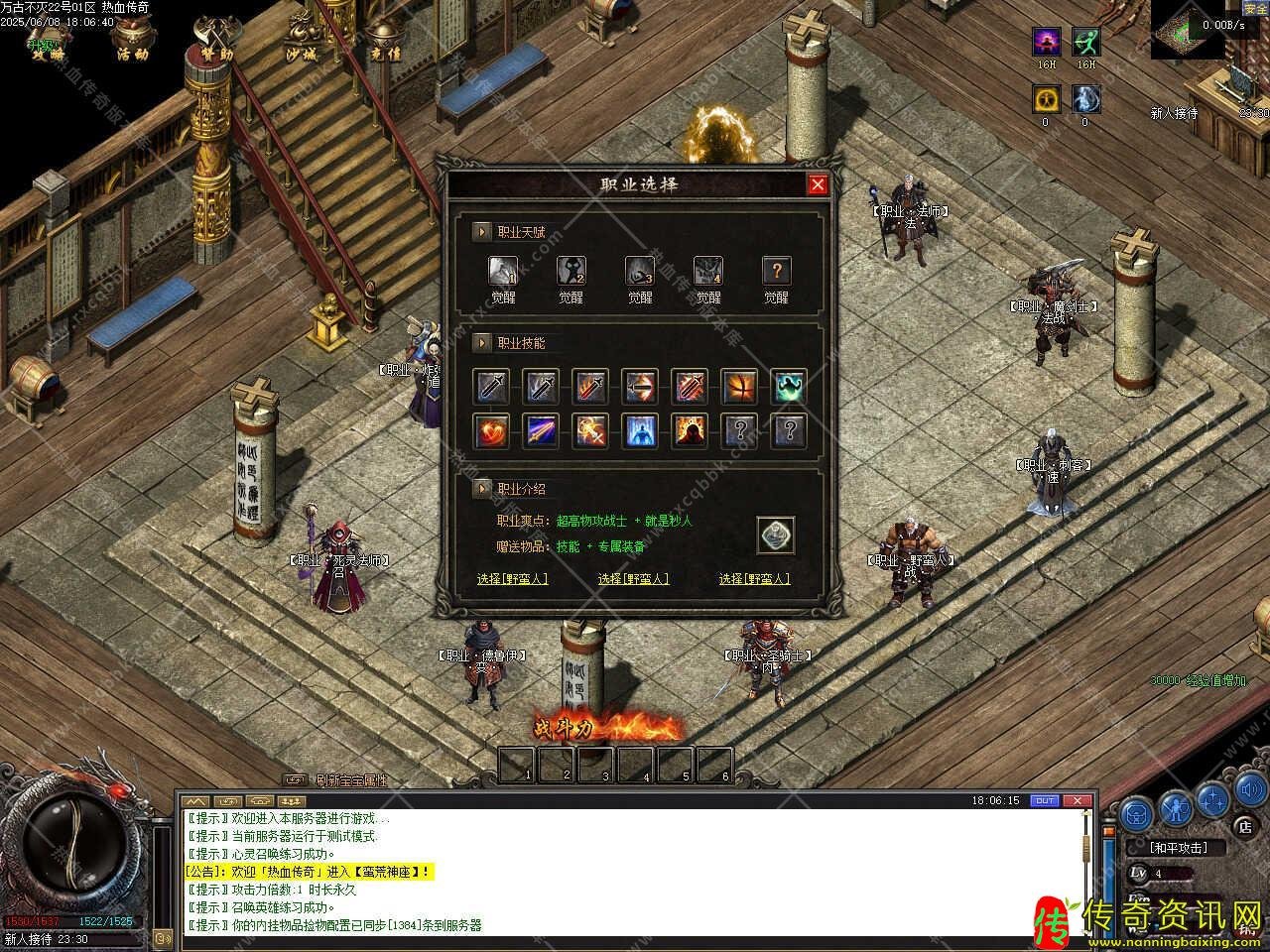
Task: Close the chat window with red X
Action: click(1079, 800)
